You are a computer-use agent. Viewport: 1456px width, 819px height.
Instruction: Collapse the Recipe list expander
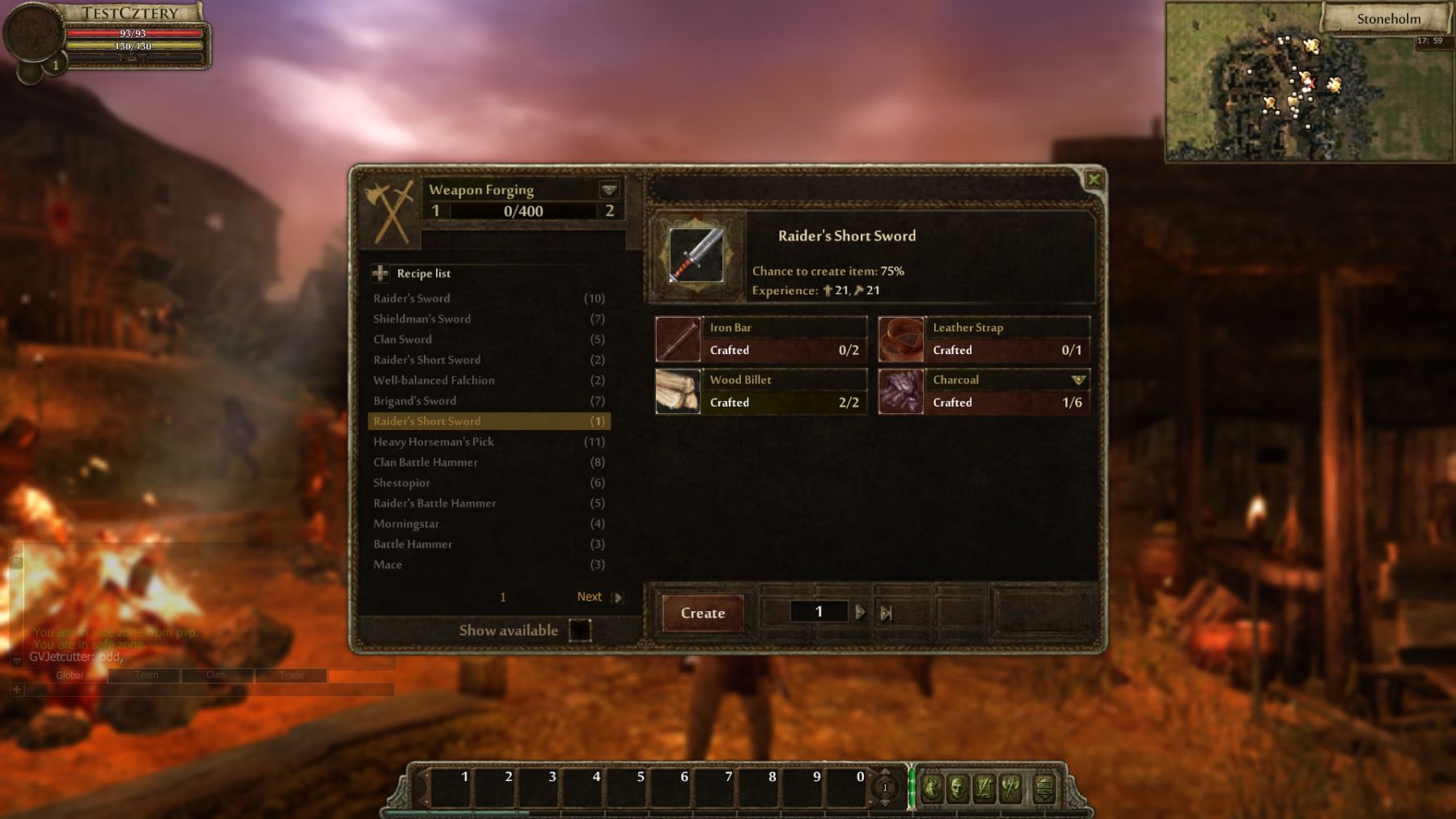click(380, 273)
